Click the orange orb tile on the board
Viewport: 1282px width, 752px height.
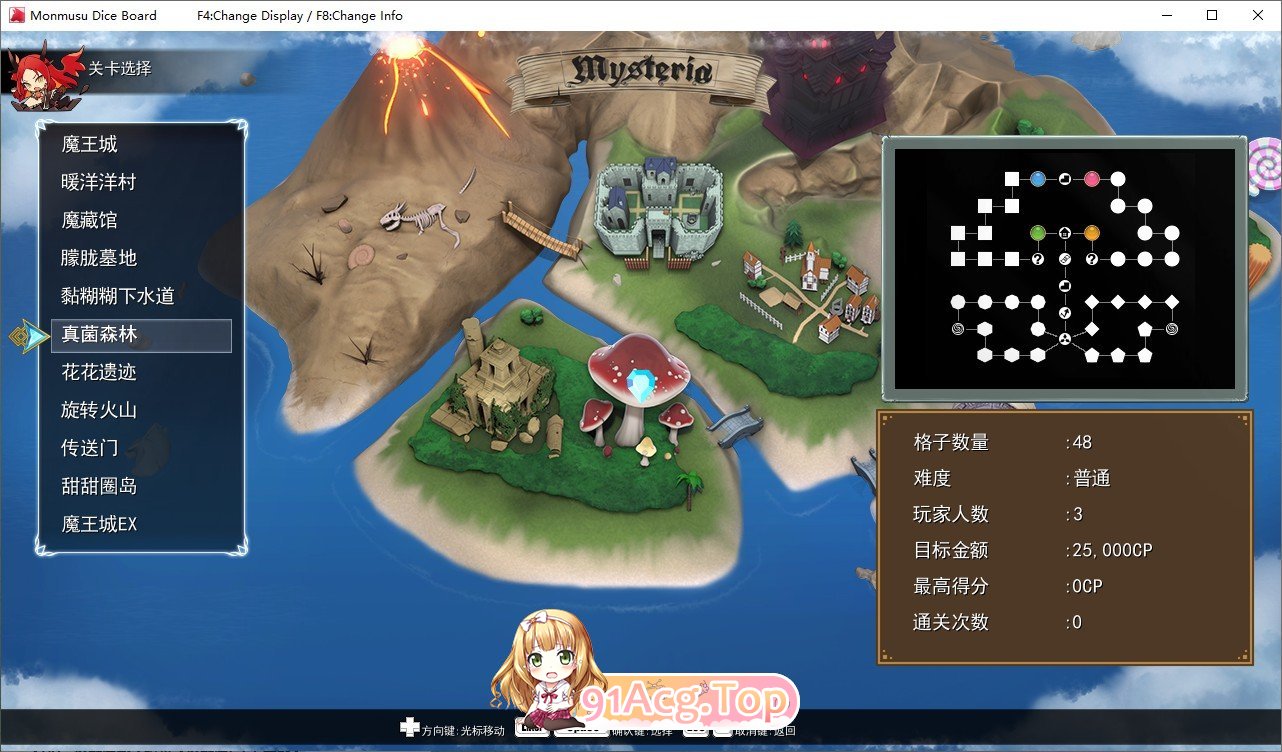tap(1092, 233)
